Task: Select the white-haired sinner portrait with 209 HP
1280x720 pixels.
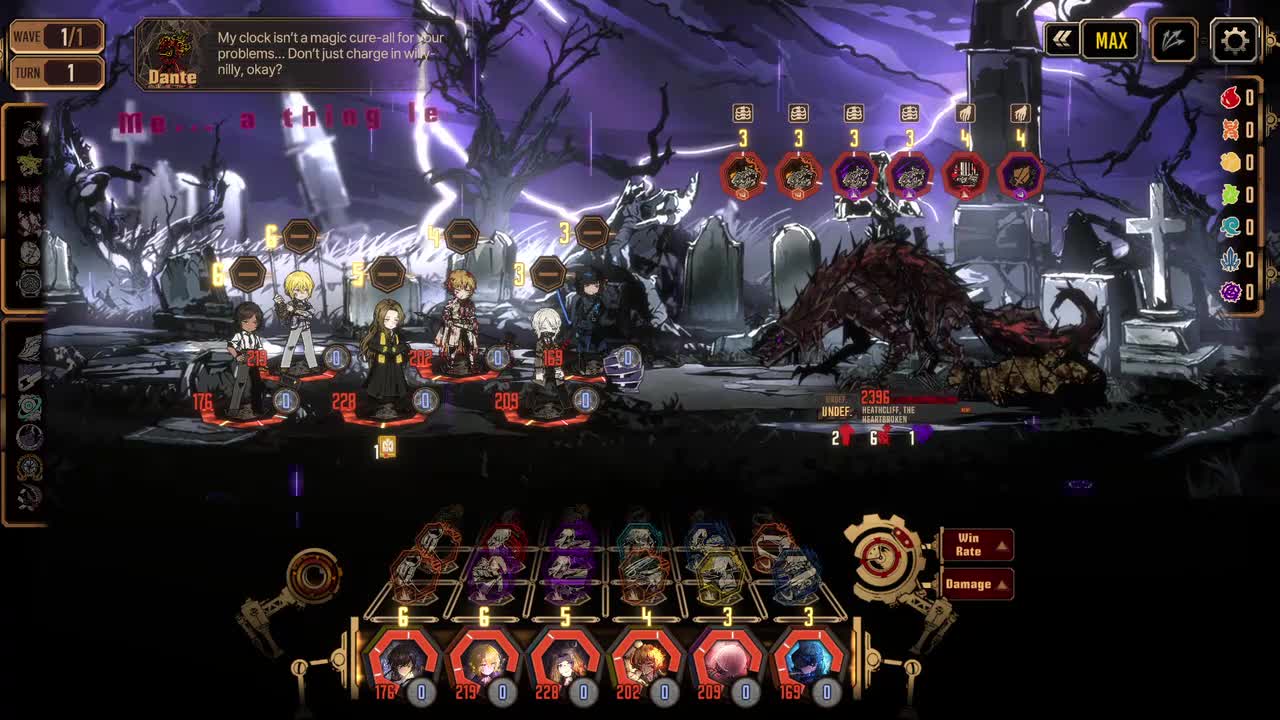Action: tap(727, 660)
